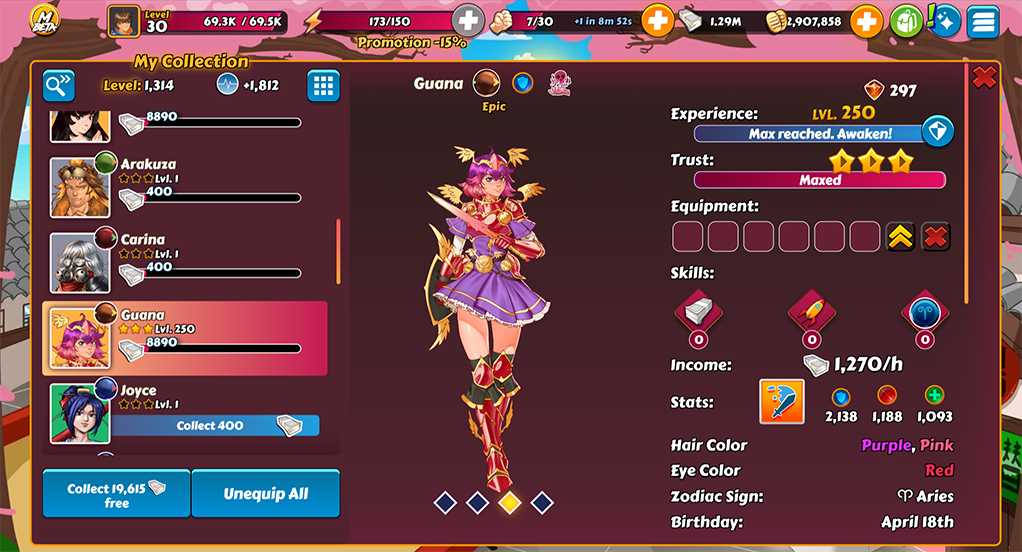Collect 19,615 free money
The image size is (1022, 552).
(116, 494)
